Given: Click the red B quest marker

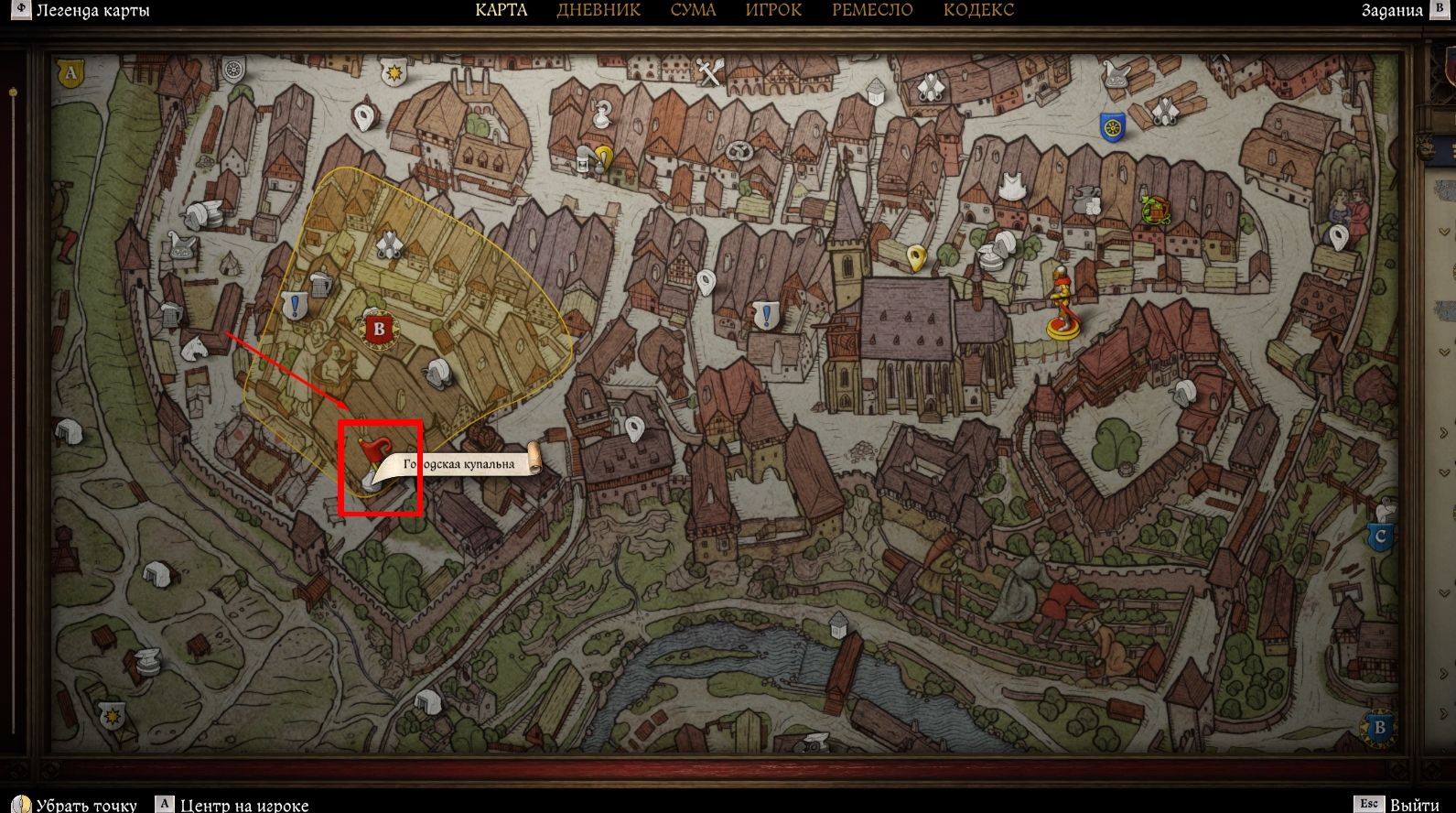Looking at the screenshot, I should point(379,330).
